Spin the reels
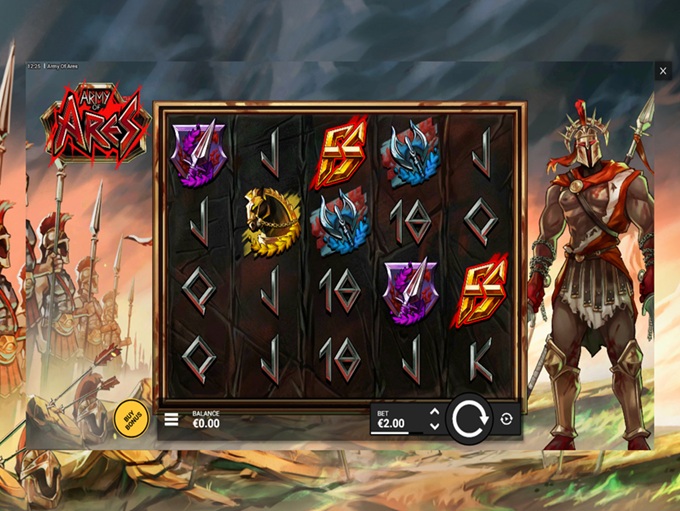680x511 pixels. click(x=469, y=419)
